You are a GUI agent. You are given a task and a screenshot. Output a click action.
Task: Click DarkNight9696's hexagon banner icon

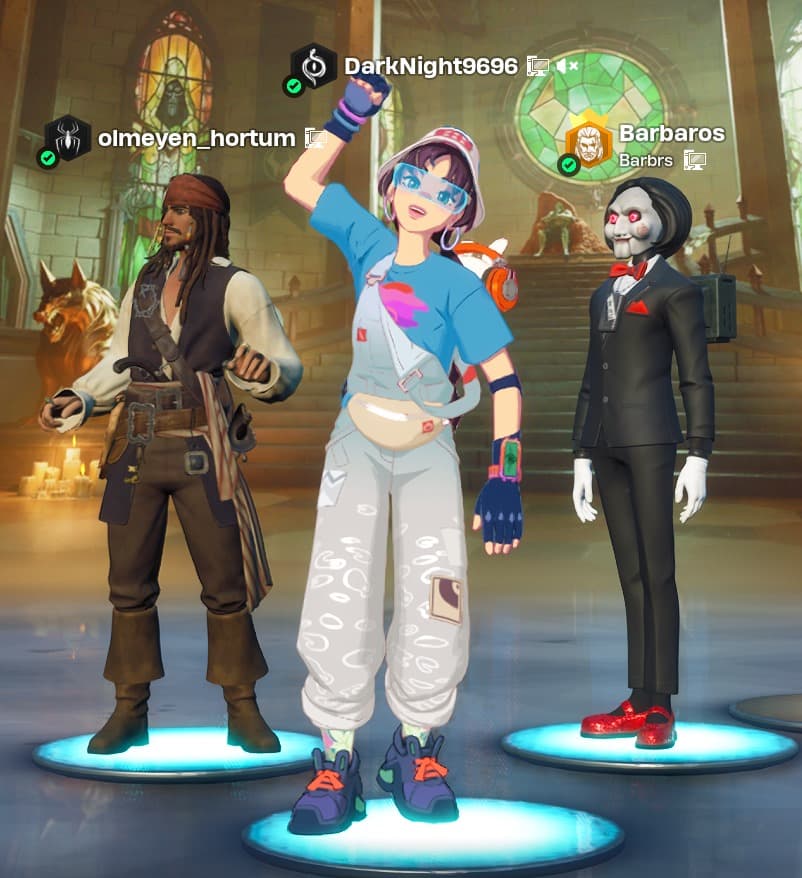[313, 66]
